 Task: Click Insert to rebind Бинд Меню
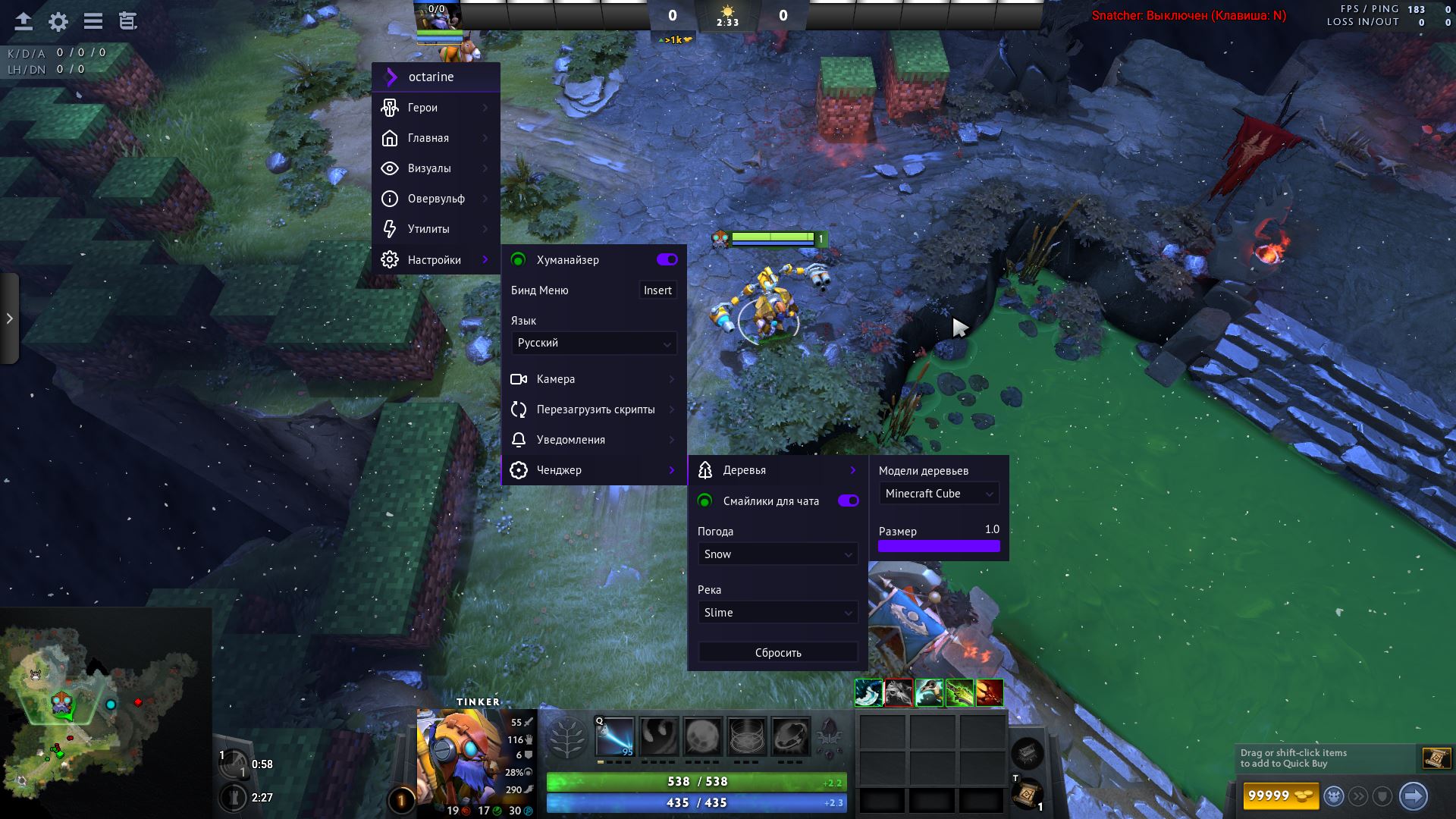[x=657, y=290]
